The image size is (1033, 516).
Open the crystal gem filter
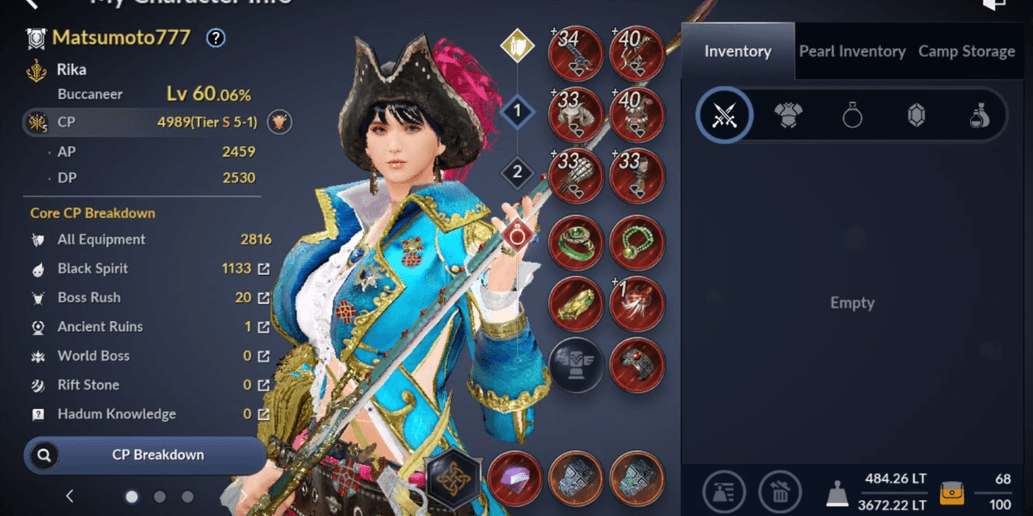point(916,116)
